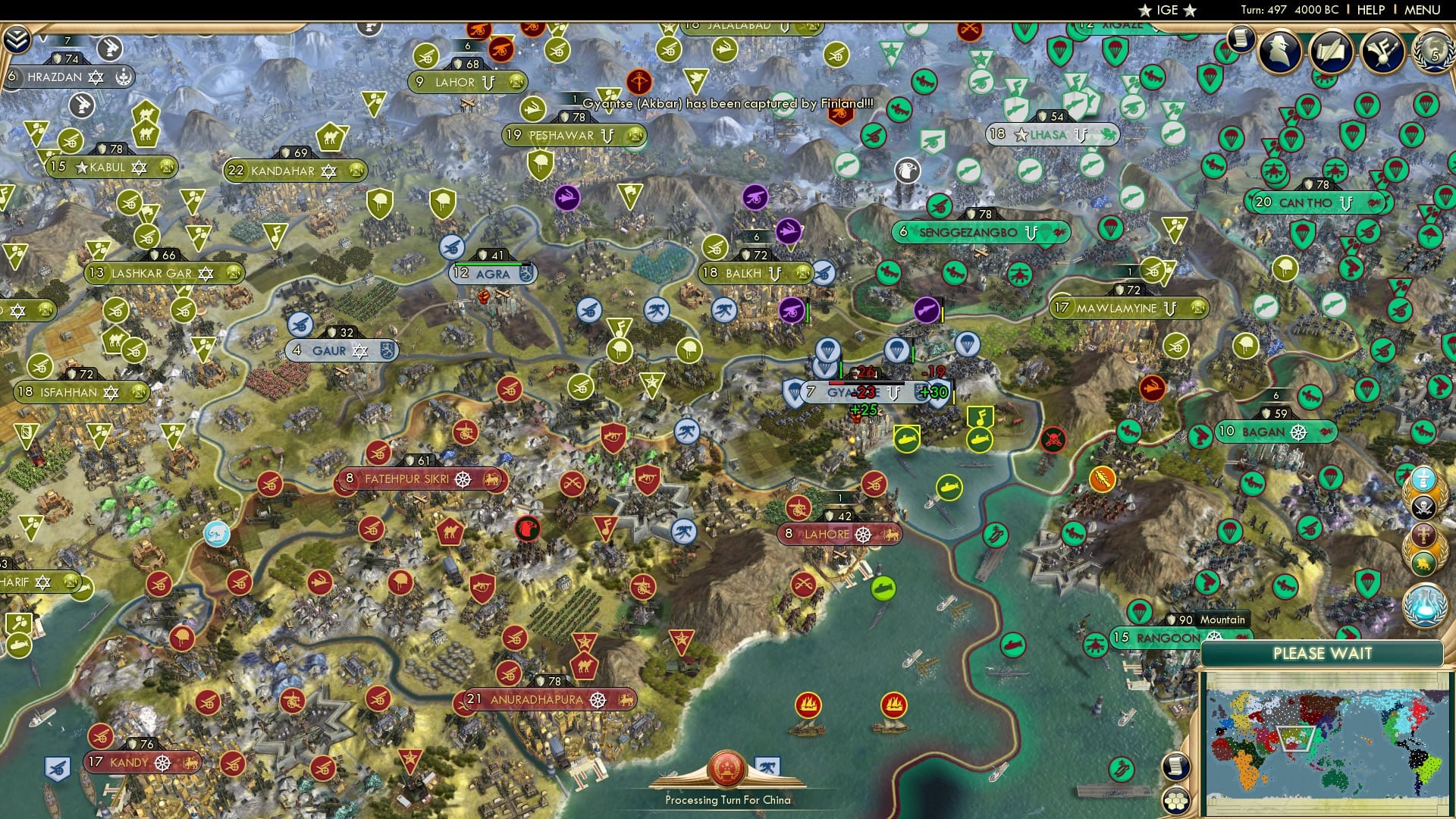Screen dimensions: 1456x819
Task: Toggle strategic view with the hexagon icon near minimap
Action: (x=1176, y=800)
